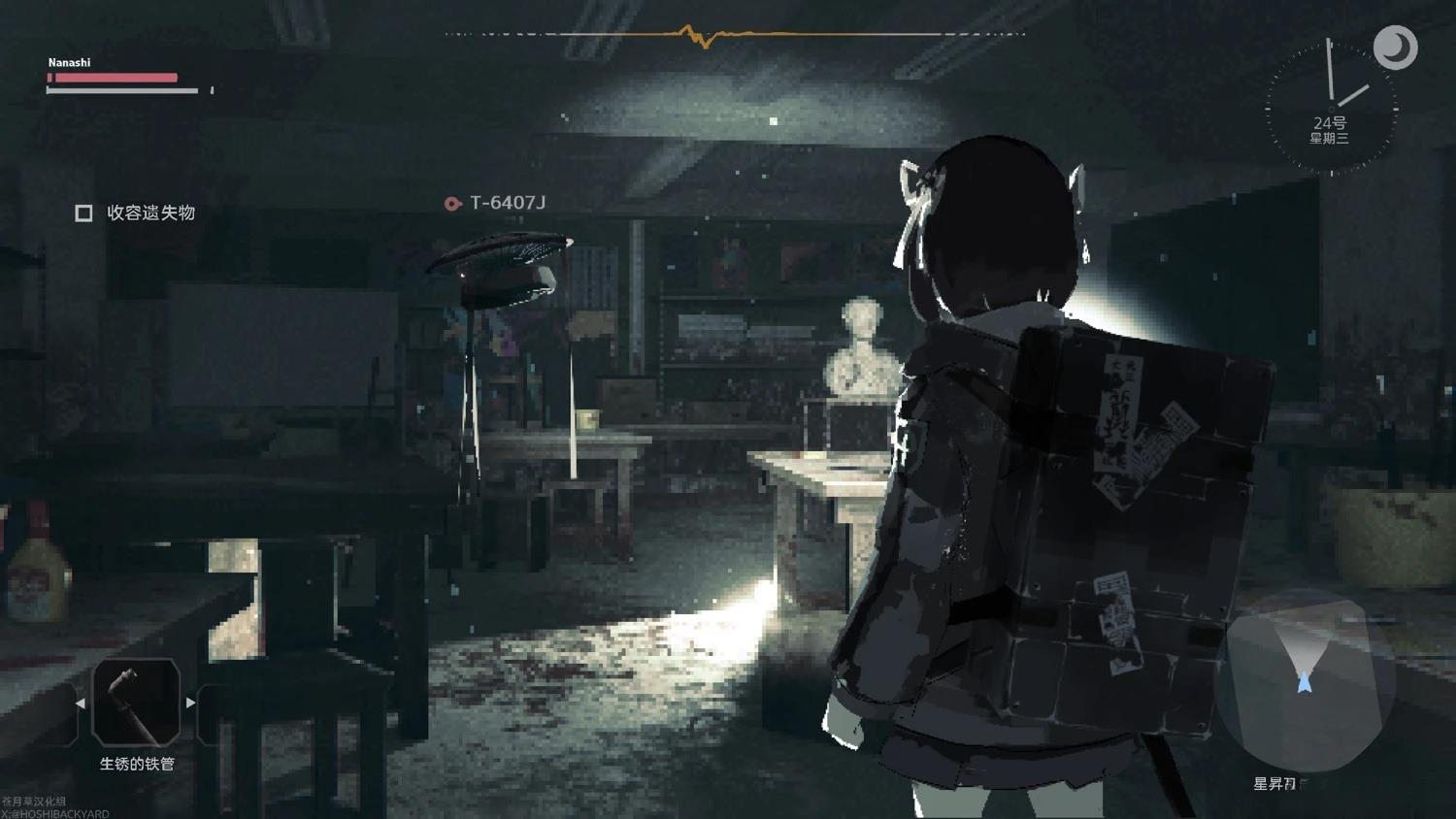Toggle the objective marker beside T-6407J
Screen dimensions: 1456x819
point(452,204)
